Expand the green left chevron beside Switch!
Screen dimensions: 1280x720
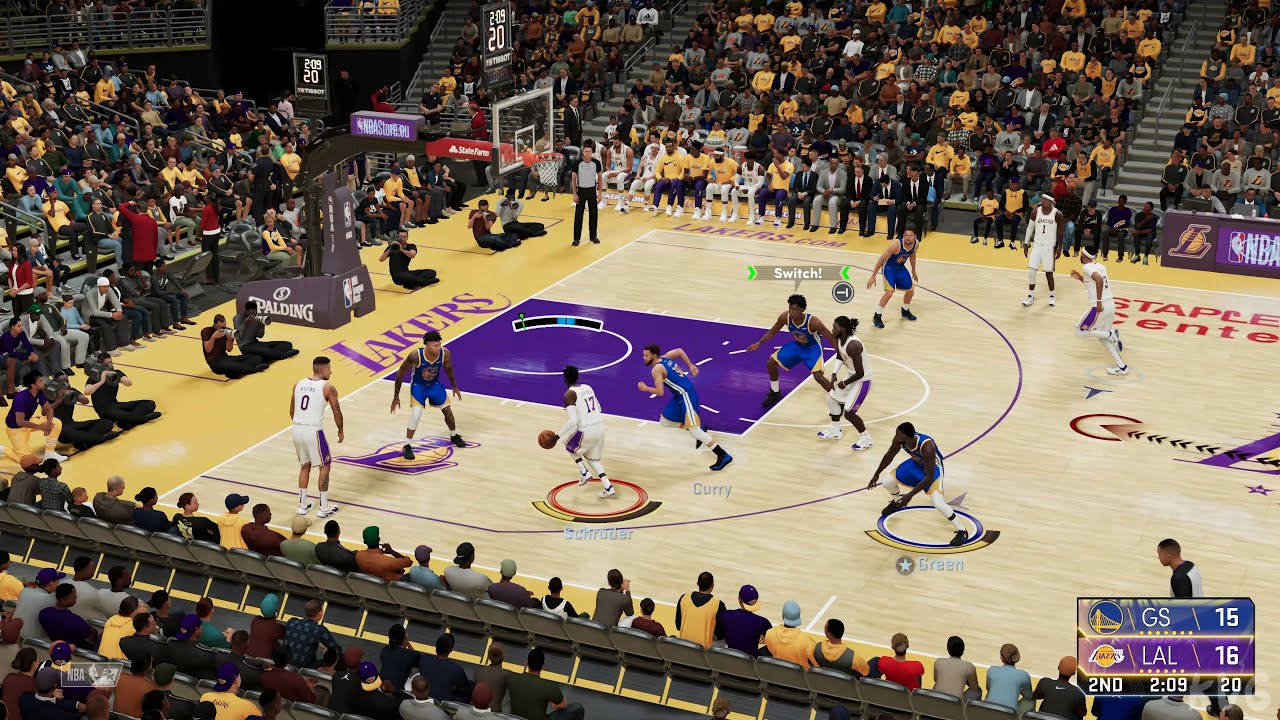752,273
